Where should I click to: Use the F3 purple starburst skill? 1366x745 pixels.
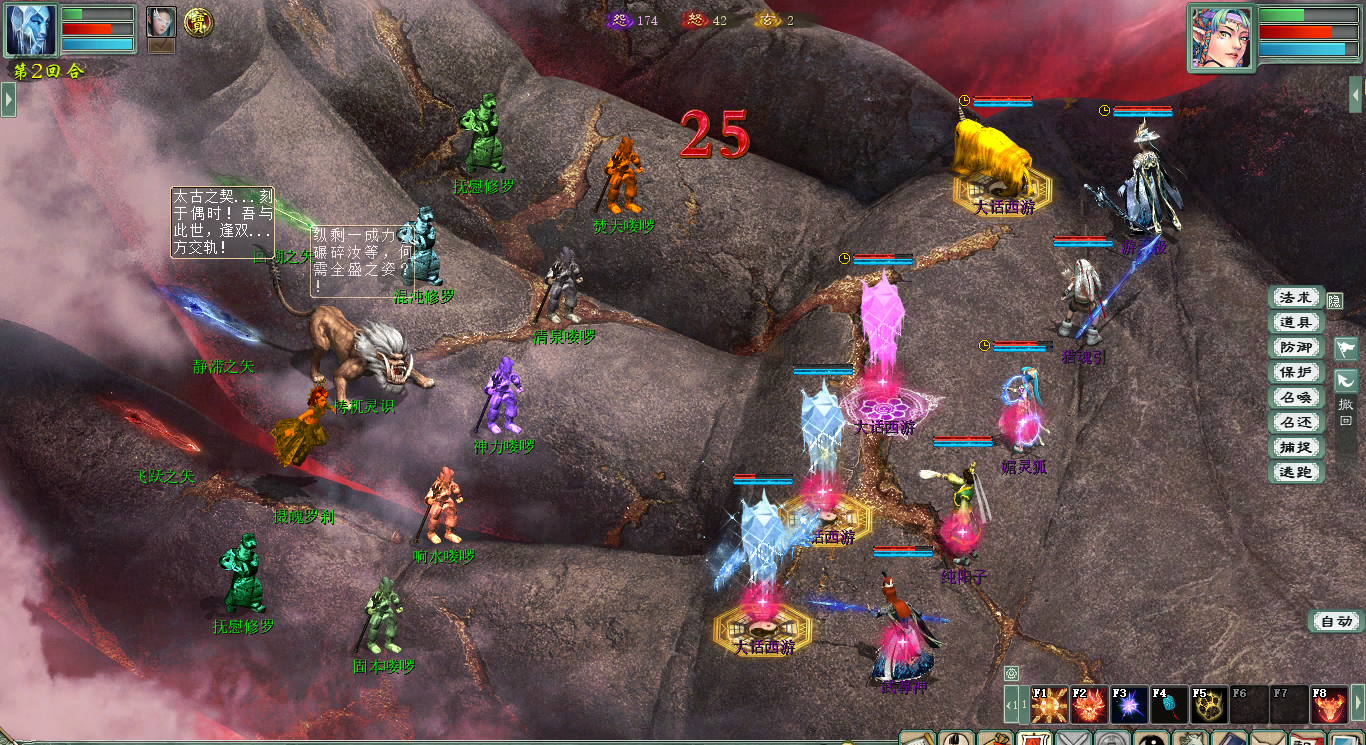click(x=1129, y=706)
